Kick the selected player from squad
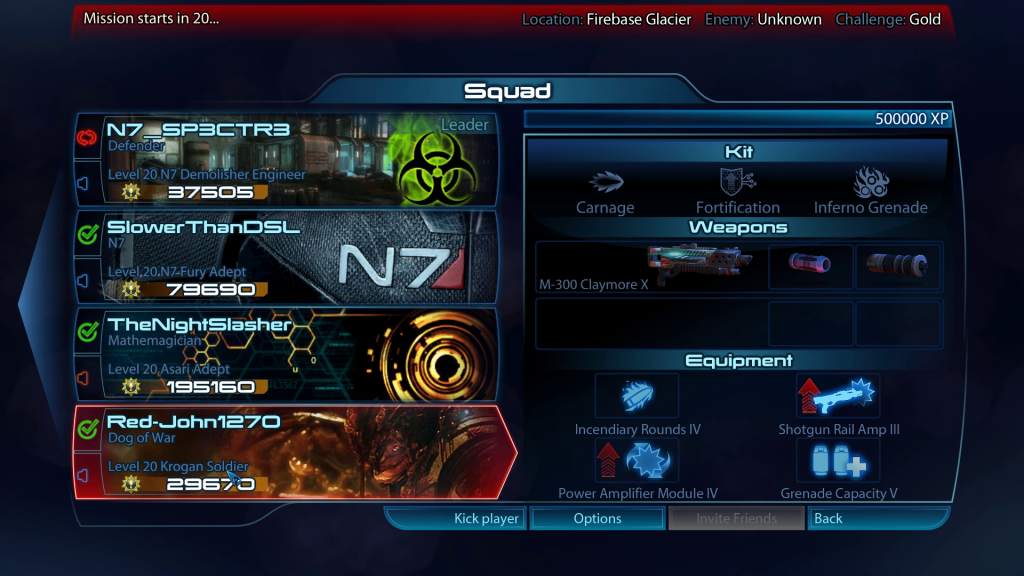 [x=458, y=518]
